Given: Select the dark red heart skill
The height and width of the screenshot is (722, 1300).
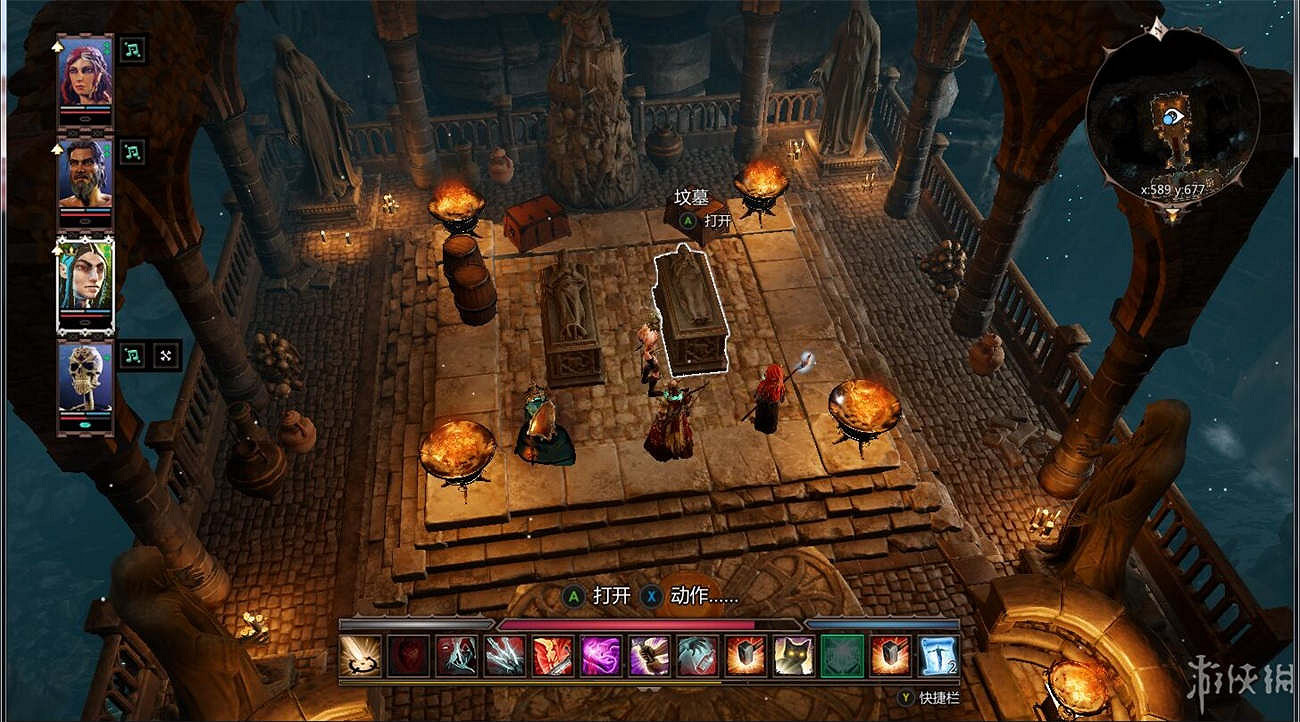Looking at the screenshot, I should [407, 656].
